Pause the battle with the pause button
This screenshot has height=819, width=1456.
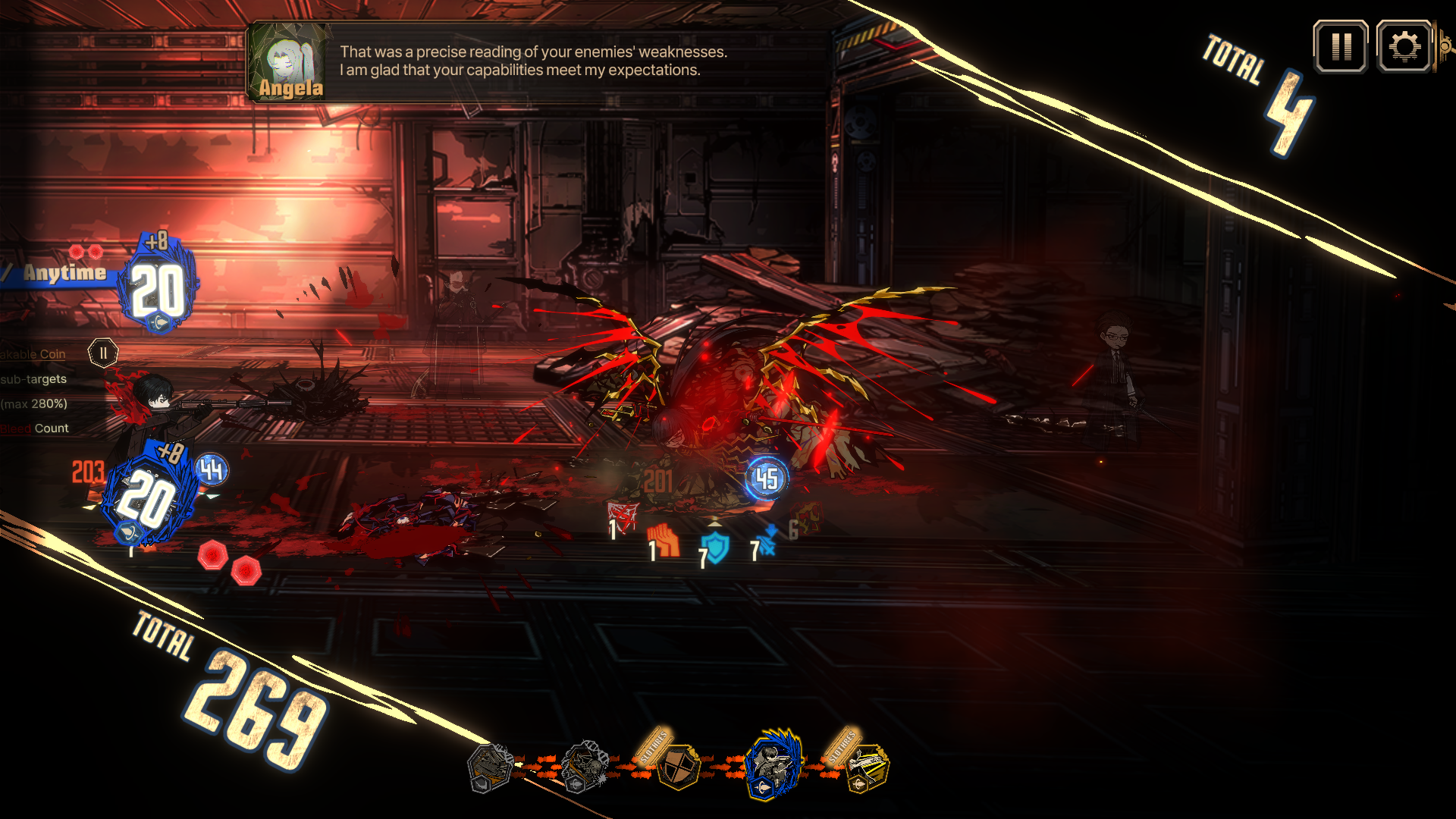click(1341, 47)
